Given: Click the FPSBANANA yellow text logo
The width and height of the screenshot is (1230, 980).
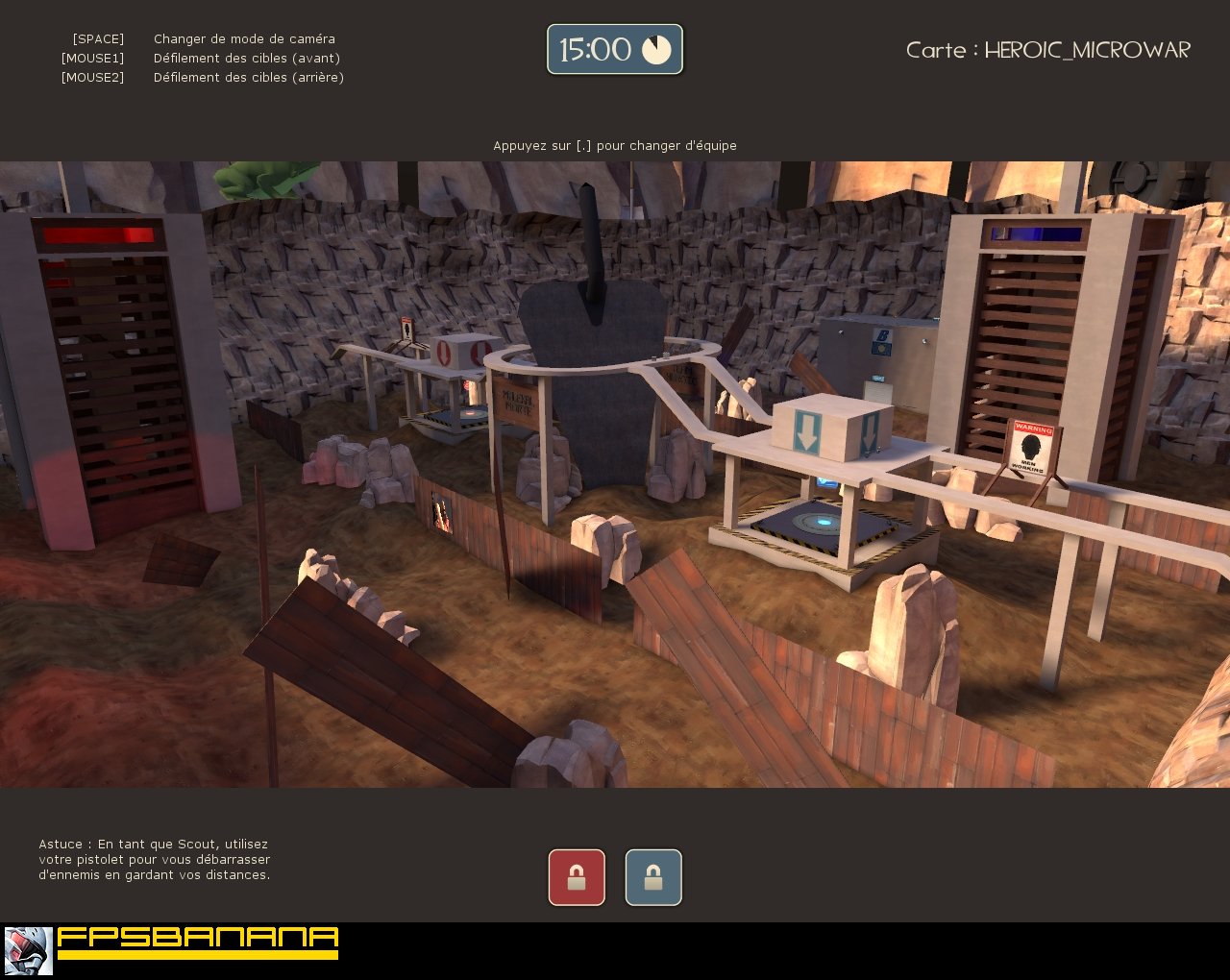Looking at the screenshot, I should point(197,942).
